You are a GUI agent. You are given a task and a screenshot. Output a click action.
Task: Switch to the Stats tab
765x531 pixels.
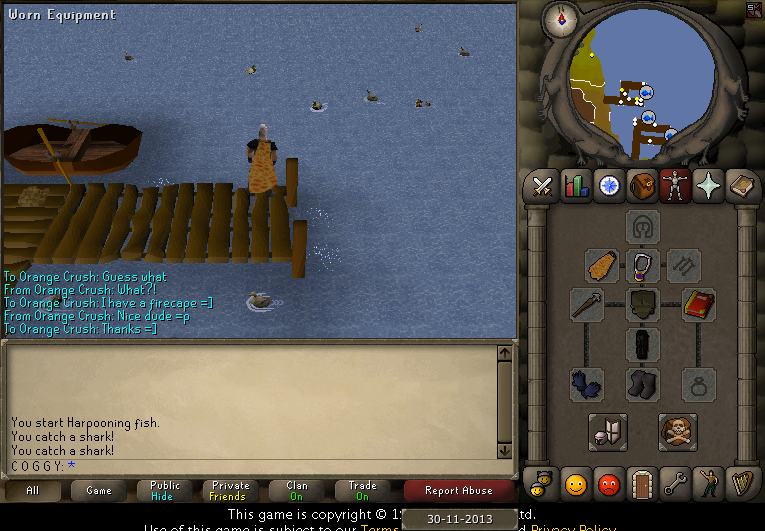576,186
